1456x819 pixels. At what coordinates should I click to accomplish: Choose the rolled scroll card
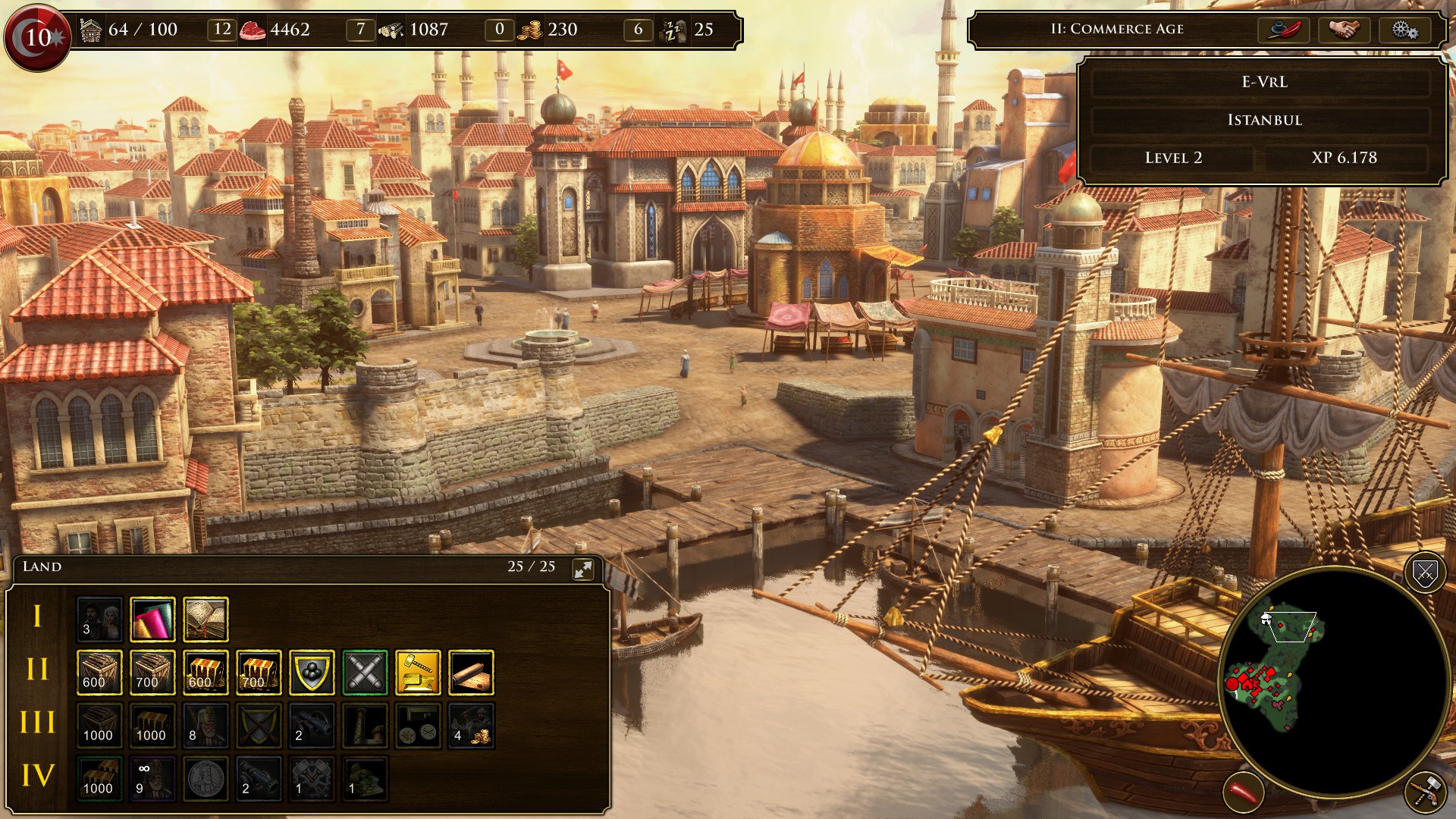471,673
